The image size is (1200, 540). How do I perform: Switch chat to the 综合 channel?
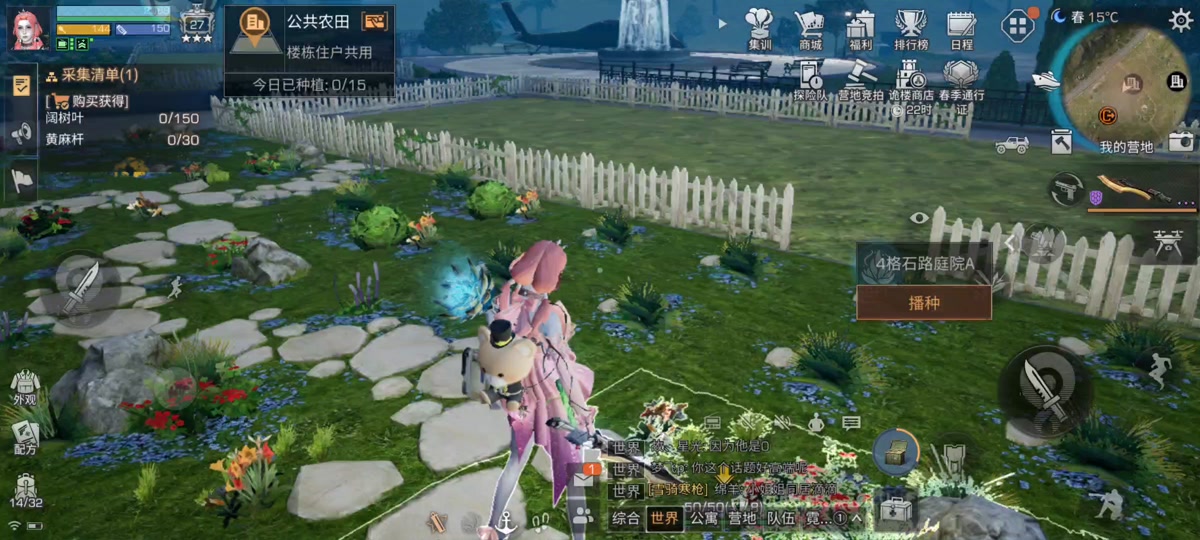click(x=626, y=518)
